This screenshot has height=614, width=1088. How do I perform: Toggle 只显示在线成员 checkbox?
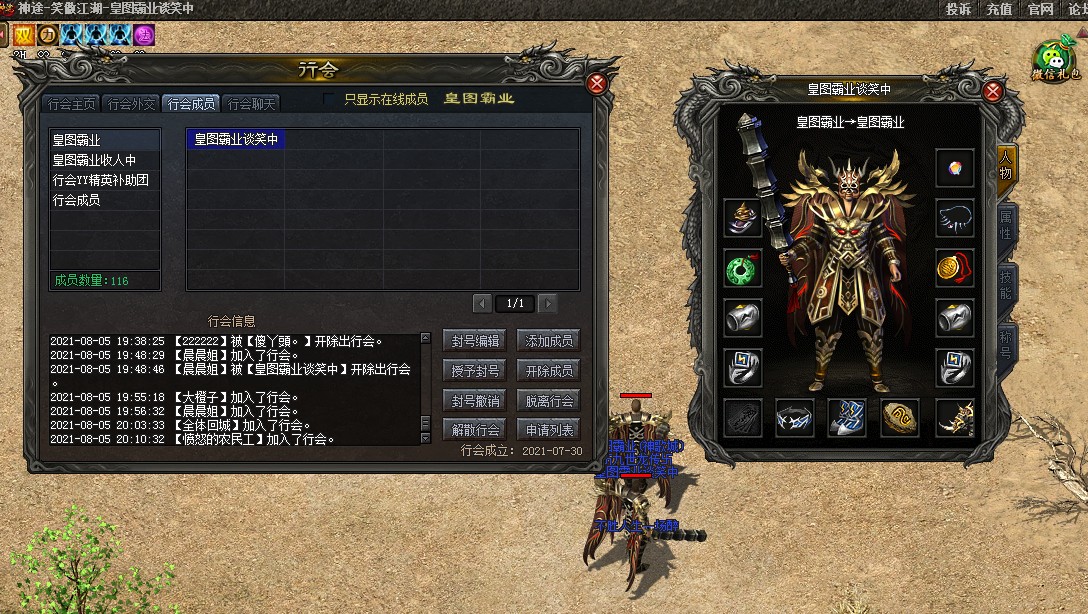(330, 99)
